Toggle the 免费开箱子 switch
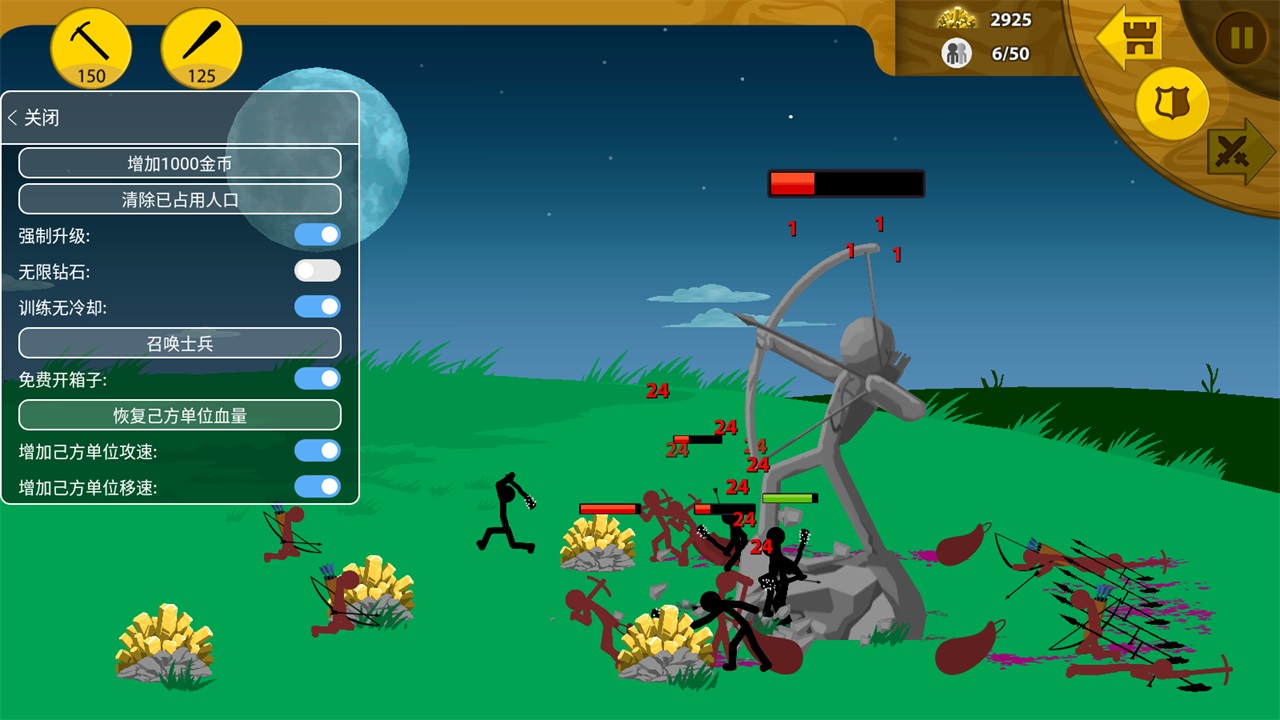This screenshot has height=720, width=1280. click(317, 379)
